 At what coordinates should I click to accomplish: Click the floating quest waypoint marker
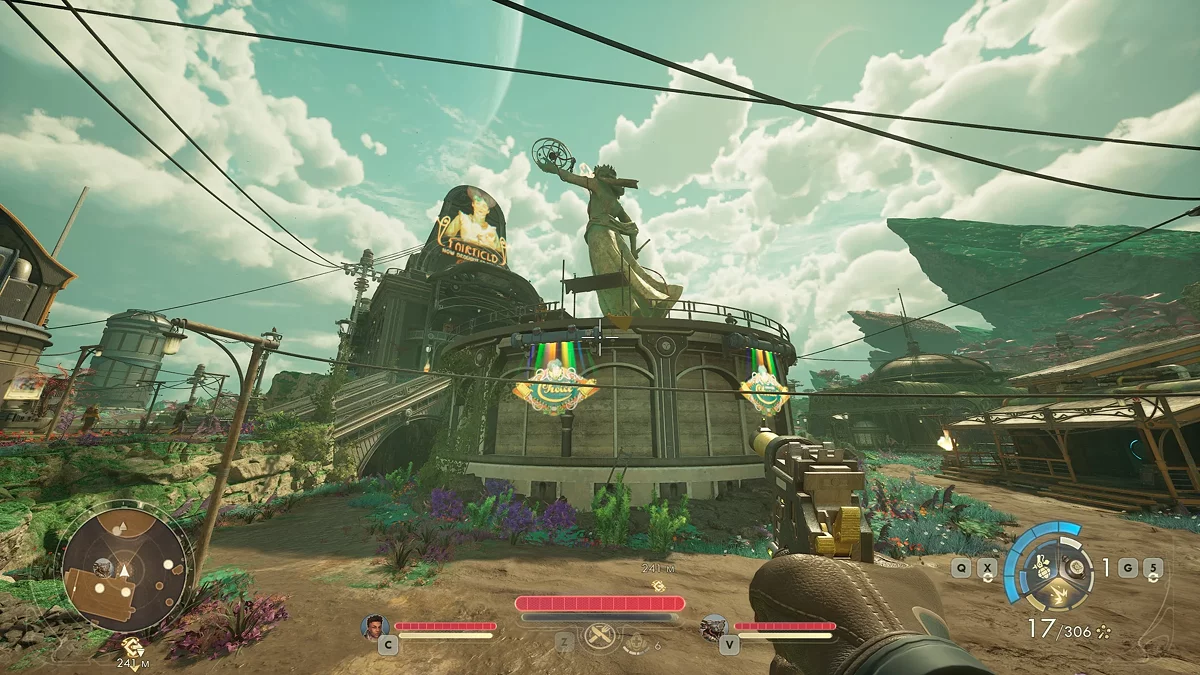tap(657, 586)
